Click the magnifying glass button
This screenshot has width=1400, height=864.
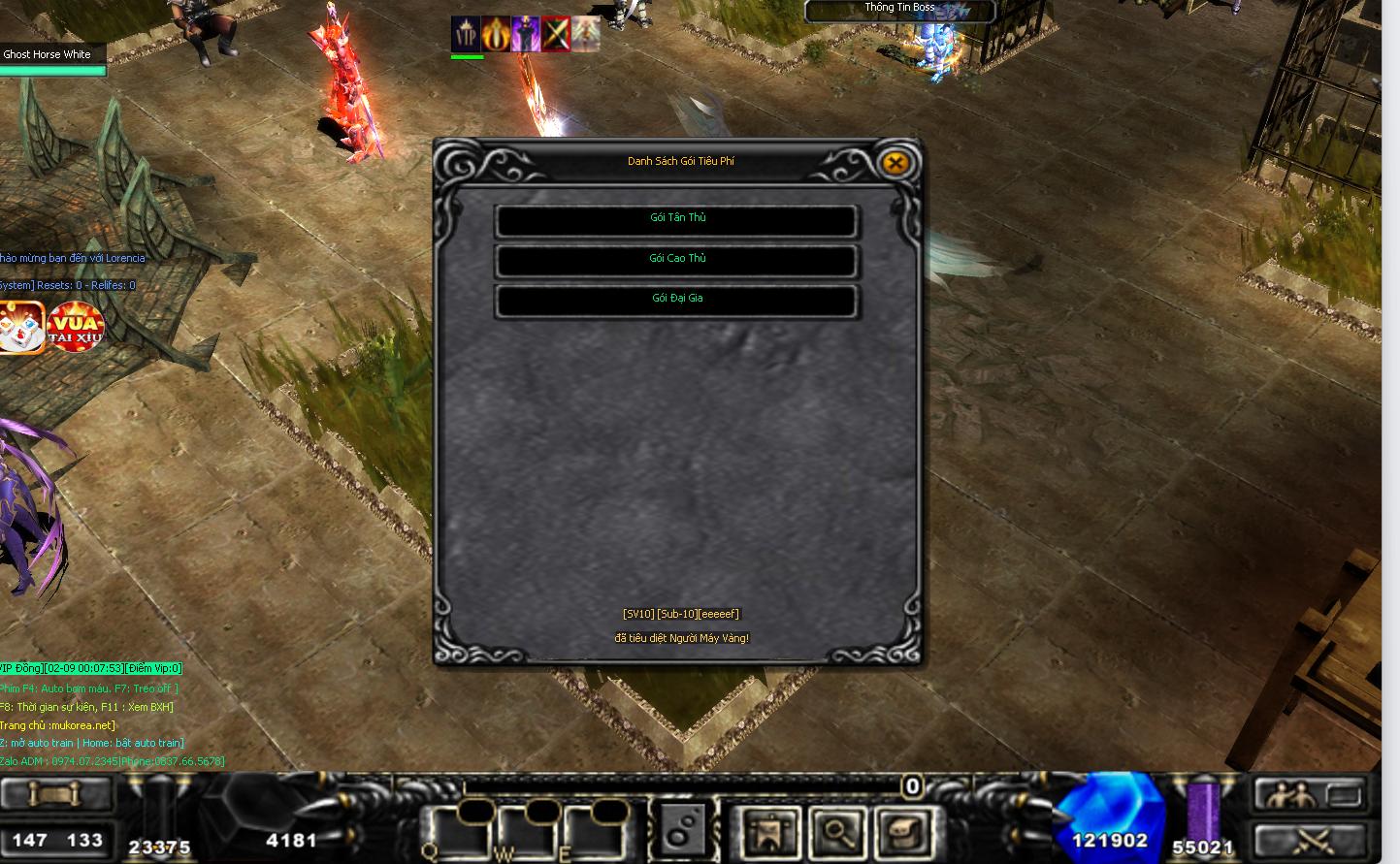coord(836,831)
